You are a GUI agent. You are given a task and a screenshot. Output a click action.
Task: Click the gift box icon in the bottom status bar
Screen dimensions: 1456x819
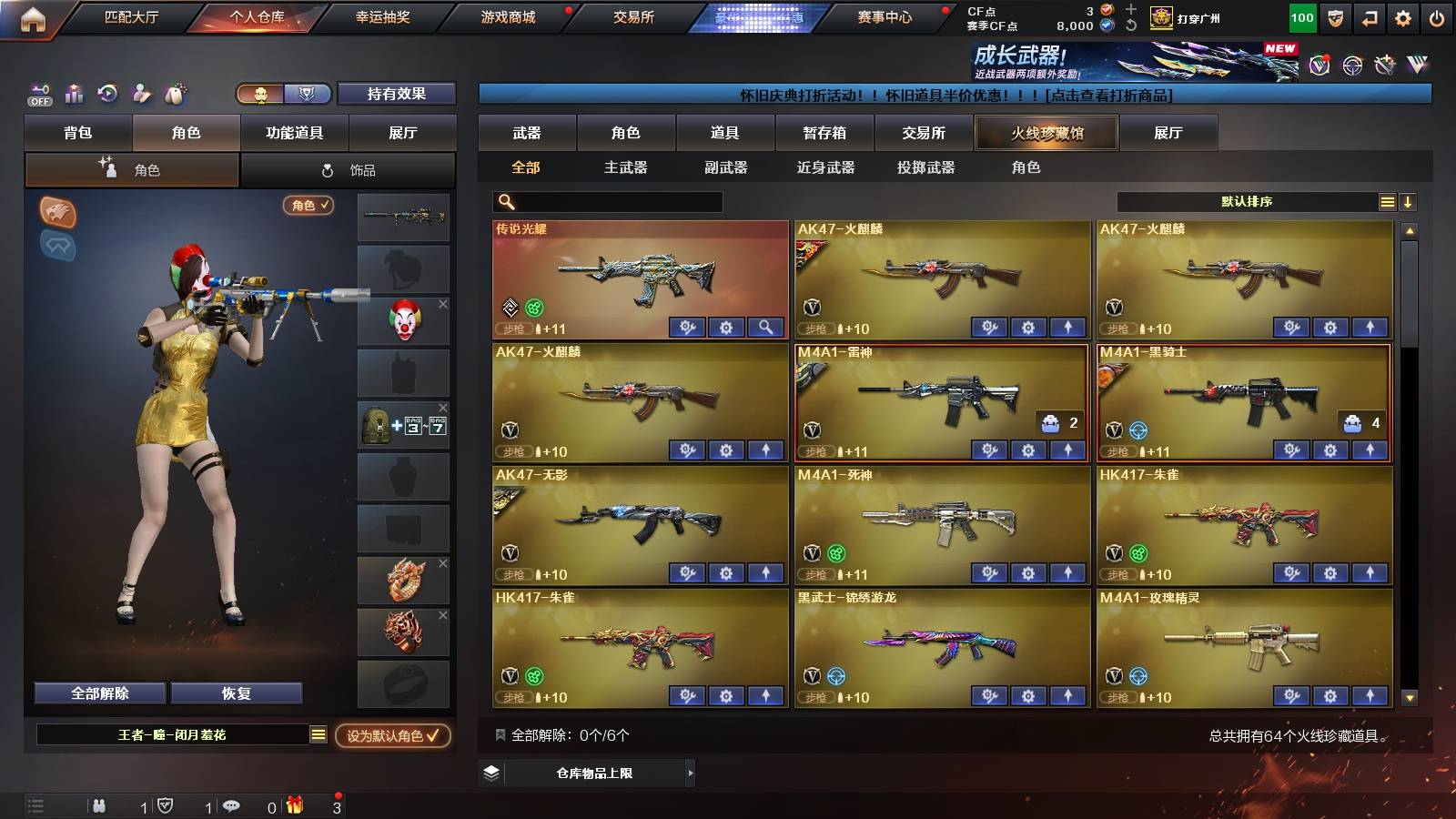[296, 805]
